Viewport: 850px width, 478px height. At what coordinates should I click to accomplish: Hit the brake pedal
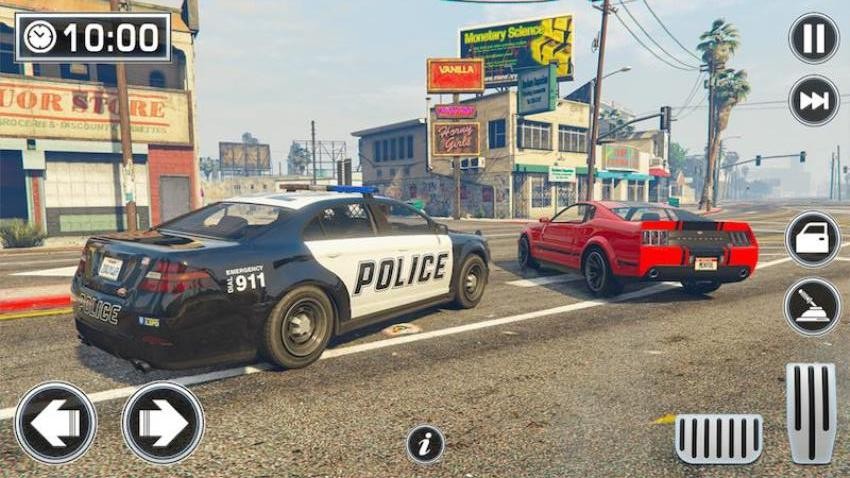tap(718, 439)
